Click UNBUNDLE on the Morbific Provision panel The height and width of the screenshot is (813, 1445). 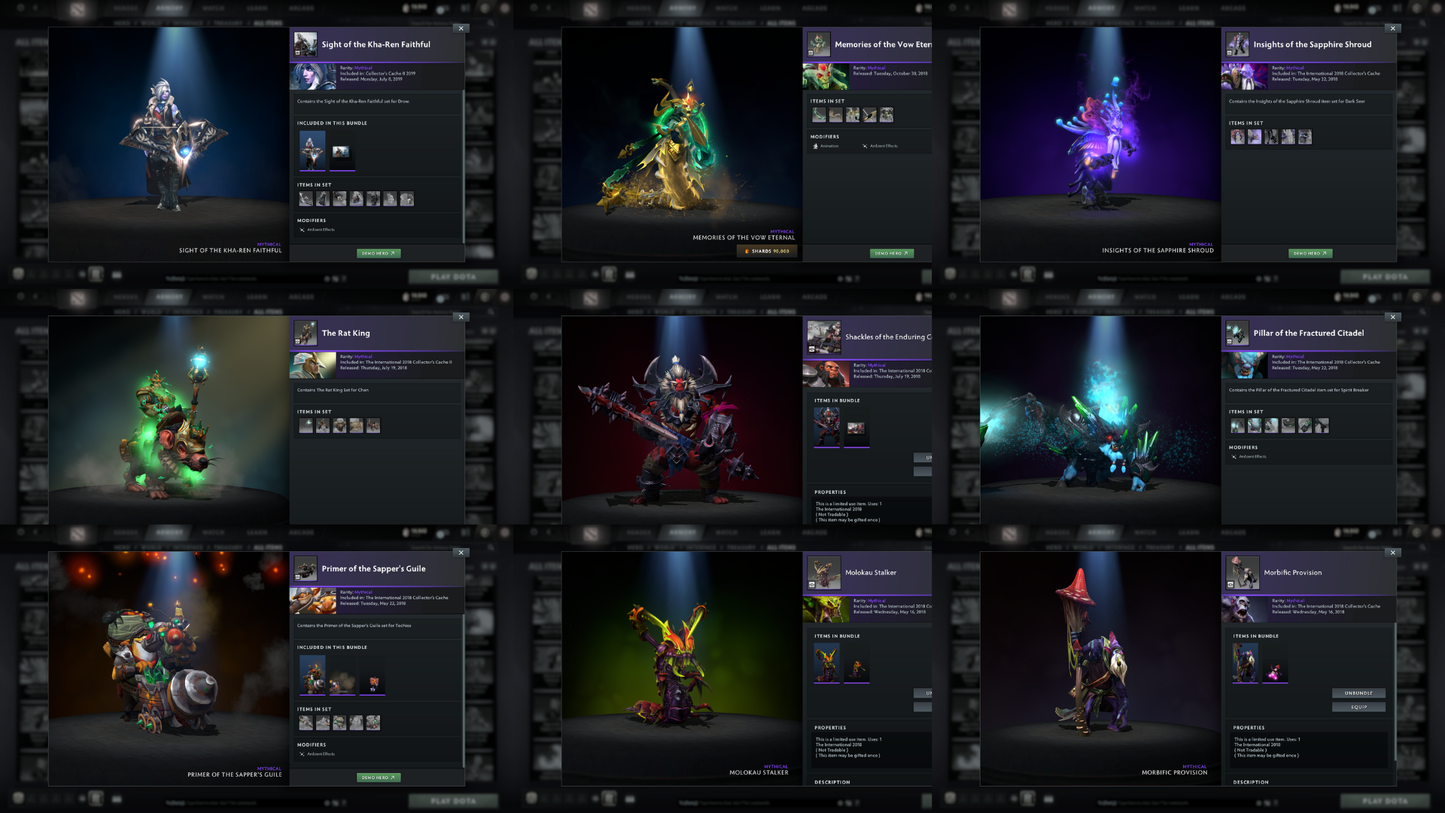(1359, 693)
